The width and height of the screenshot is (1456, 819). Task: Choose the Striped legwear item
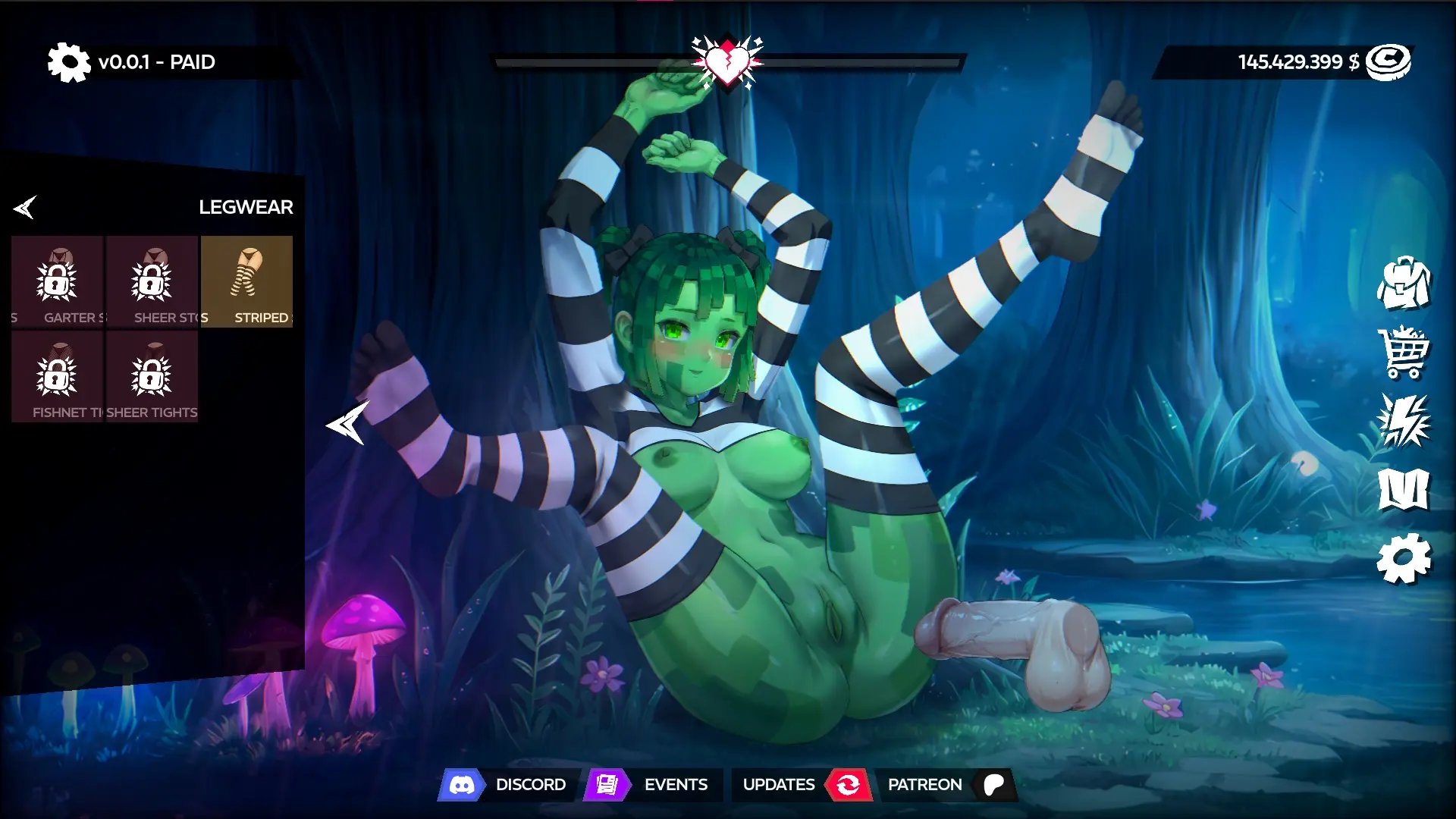[246, 281]
